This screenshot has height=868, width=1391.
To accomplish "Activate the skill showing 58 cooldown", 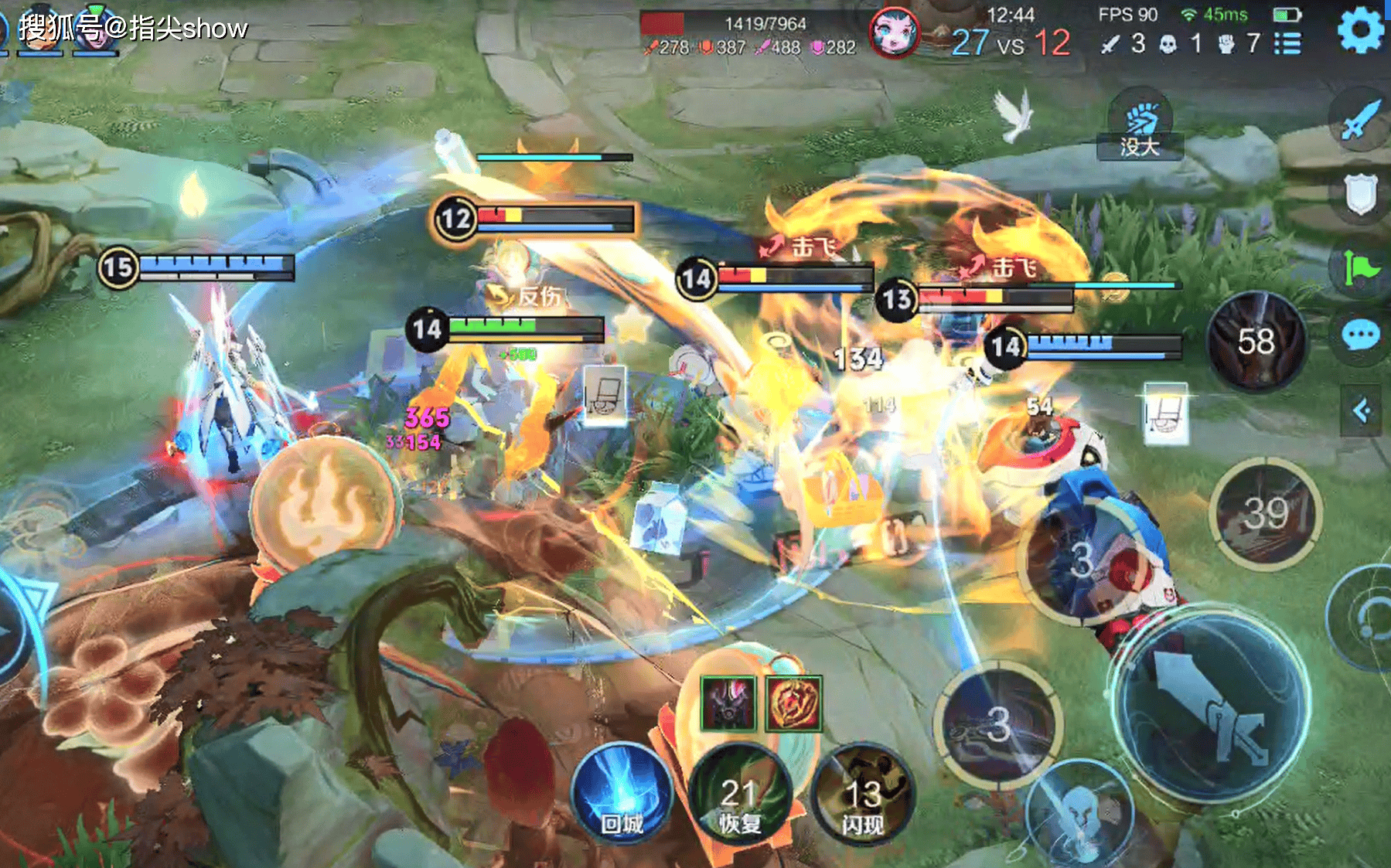I will (x=1256, y=342).
